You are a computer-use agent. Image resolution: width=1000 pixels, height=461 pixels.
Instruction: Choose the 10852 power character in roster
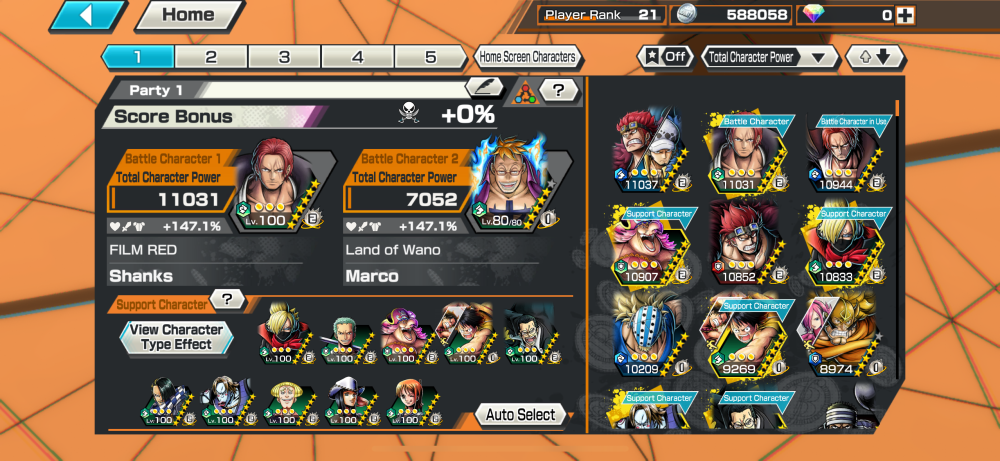744,242
